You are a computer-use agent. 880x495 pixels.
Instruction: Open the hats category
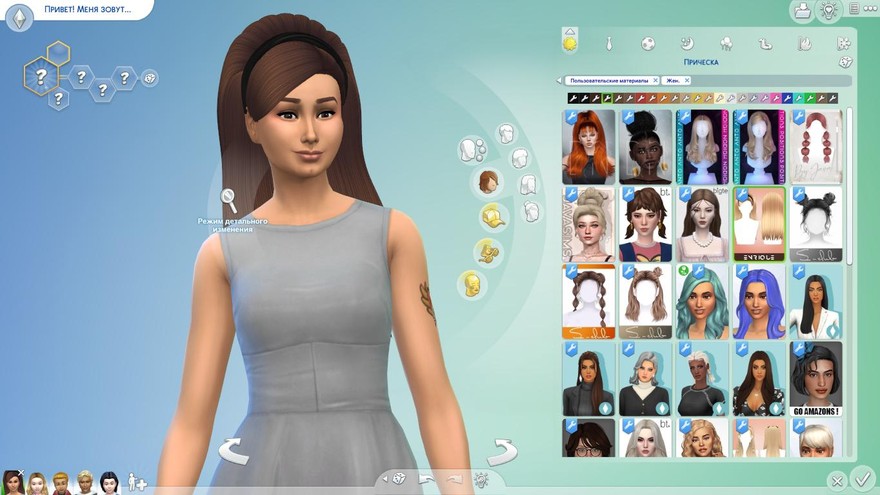[x=492, y=215]
